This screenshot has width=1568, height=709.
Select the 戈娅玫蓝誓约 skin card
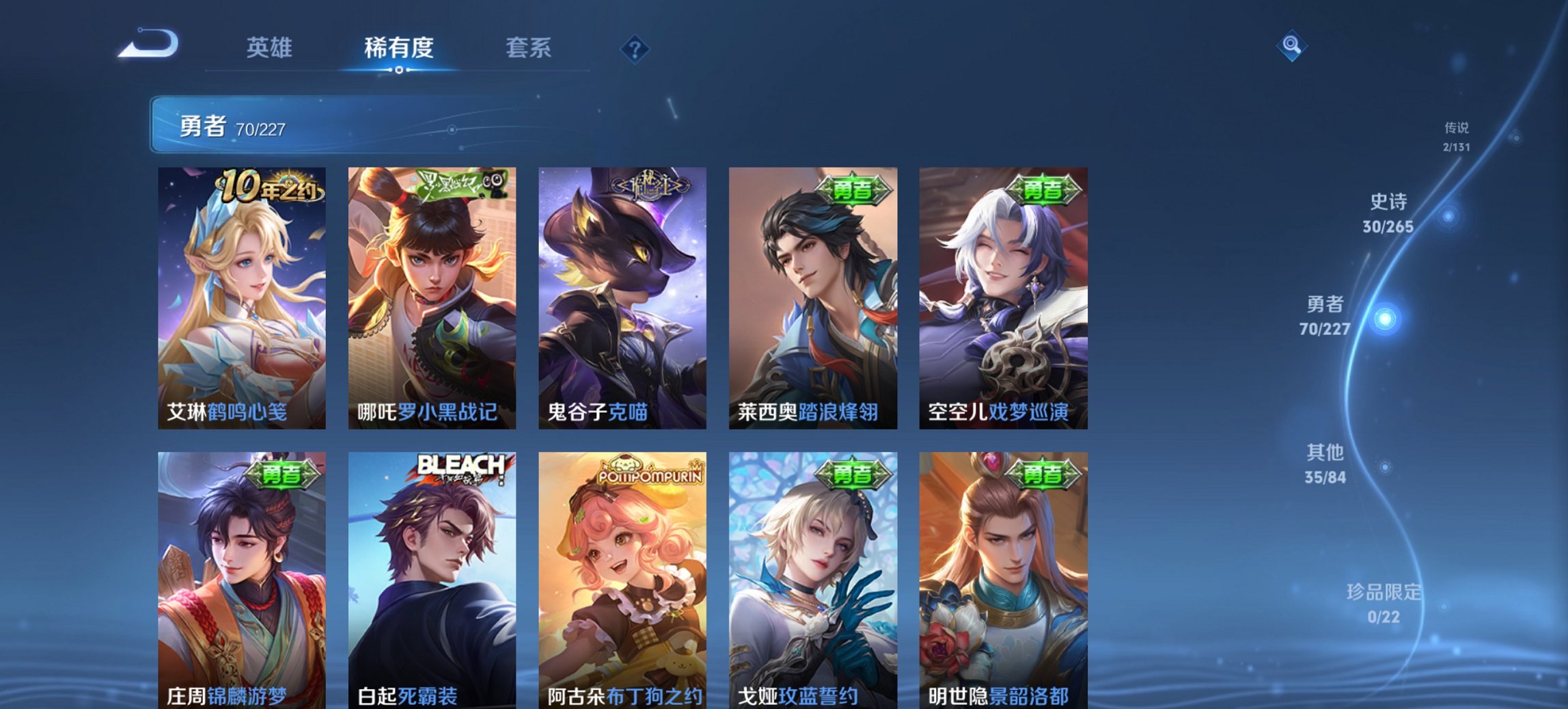tap(813, 581)
